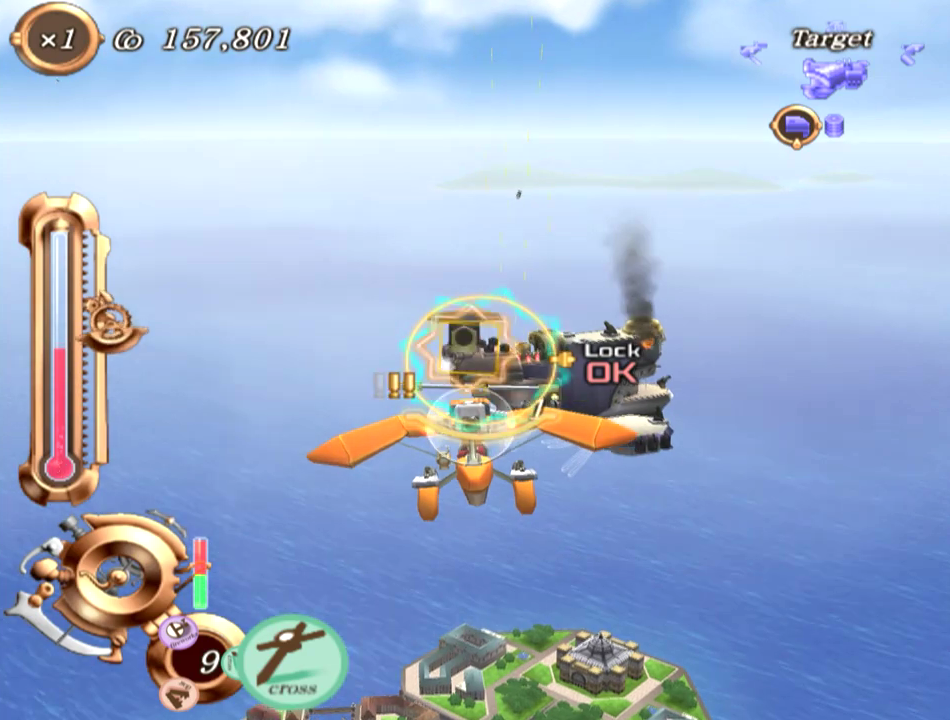
Task: Select the pink SP weapon badge
Action: (x=178, y=692)
